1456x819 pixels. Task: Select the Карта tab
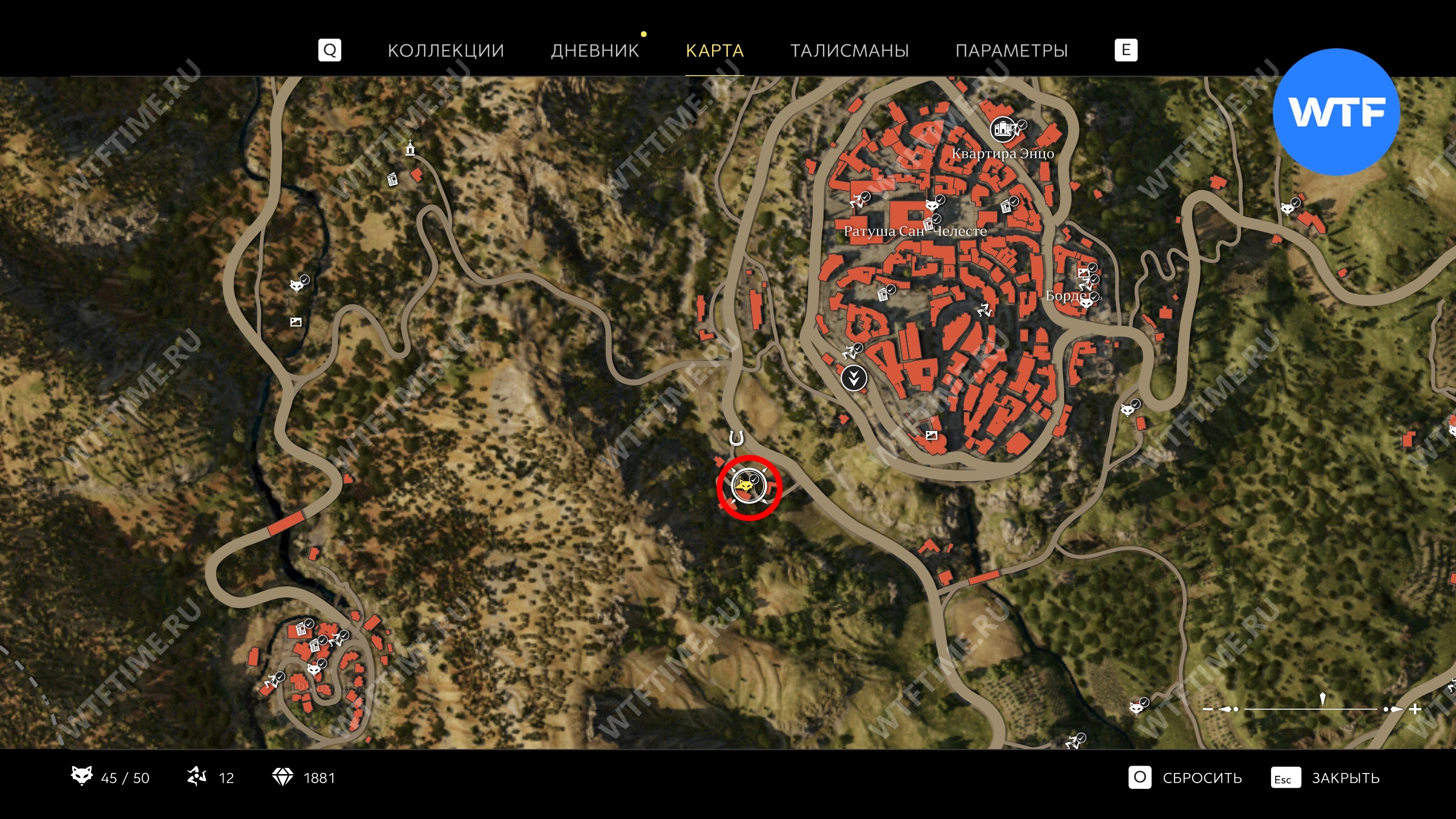tap(714, 51)
